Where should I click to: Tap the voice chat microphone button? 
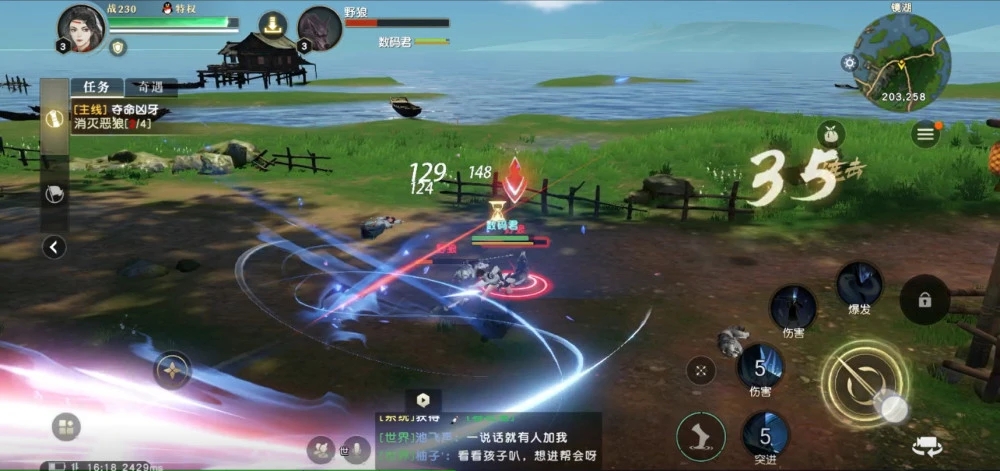355,450
